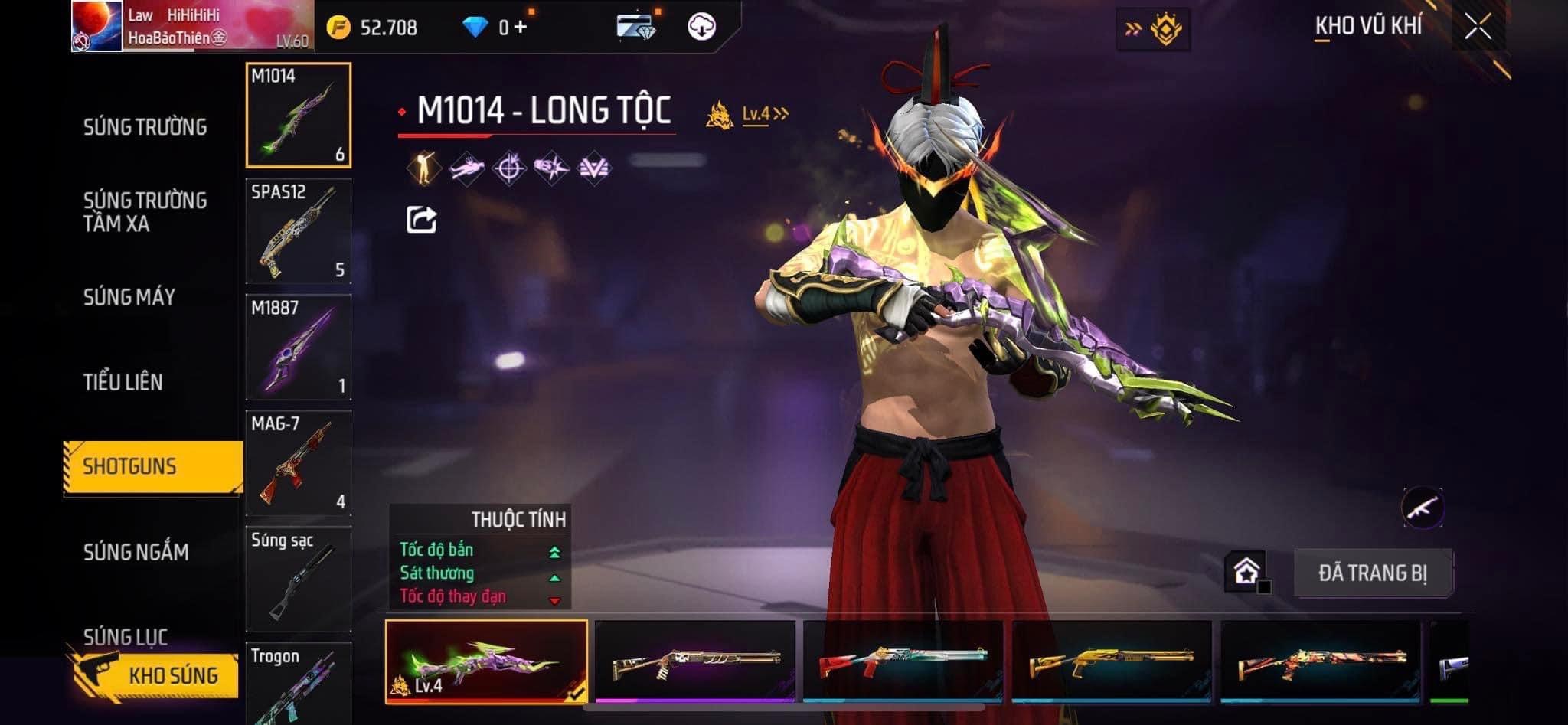Choose the MAG-7 shotgun slot
The height and width of the screenshot is (725, 1568).
(299, 462)
